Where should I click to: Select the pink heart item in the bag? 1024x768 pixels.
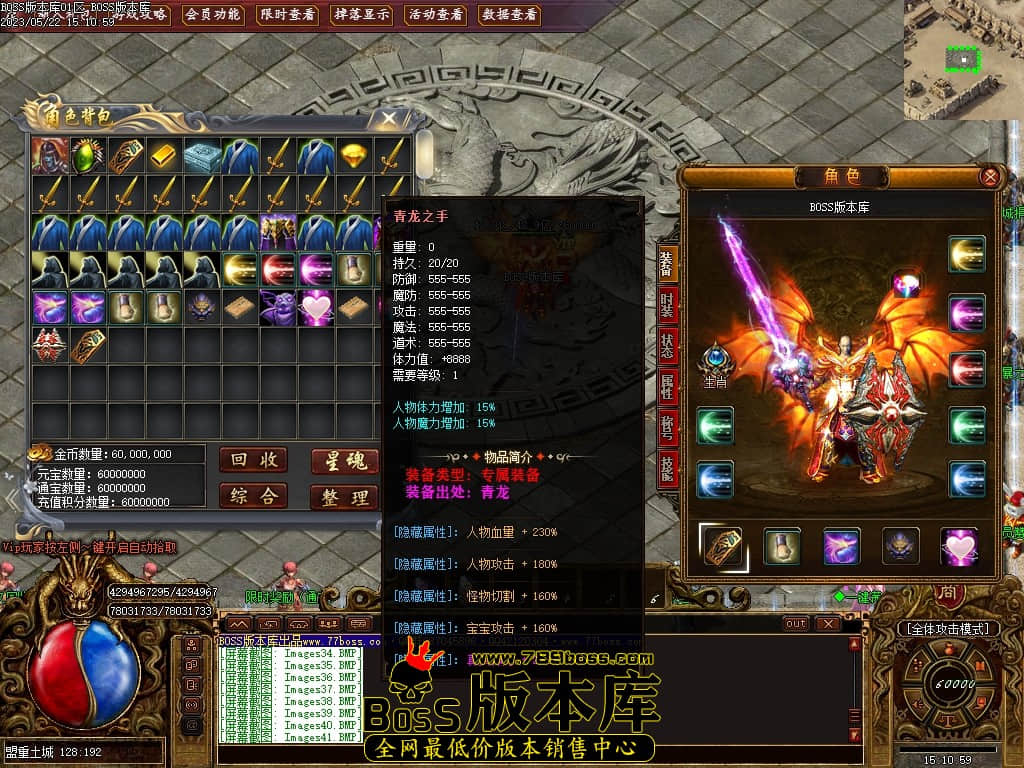[x=315, y=308]
